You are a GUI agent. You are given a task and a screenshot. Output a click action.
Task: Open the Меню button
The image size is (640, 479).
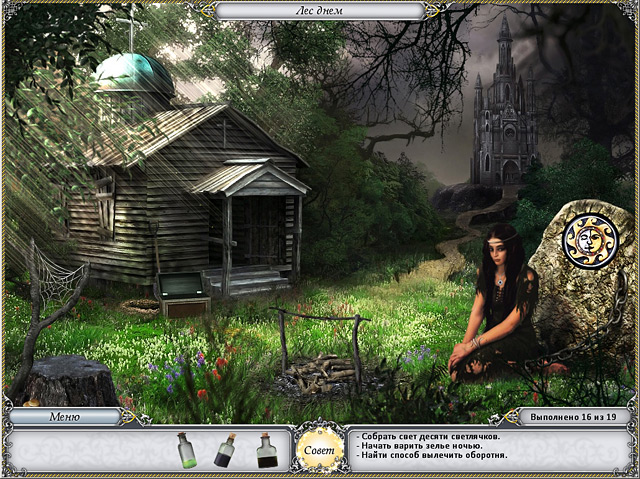coord(64,417)
